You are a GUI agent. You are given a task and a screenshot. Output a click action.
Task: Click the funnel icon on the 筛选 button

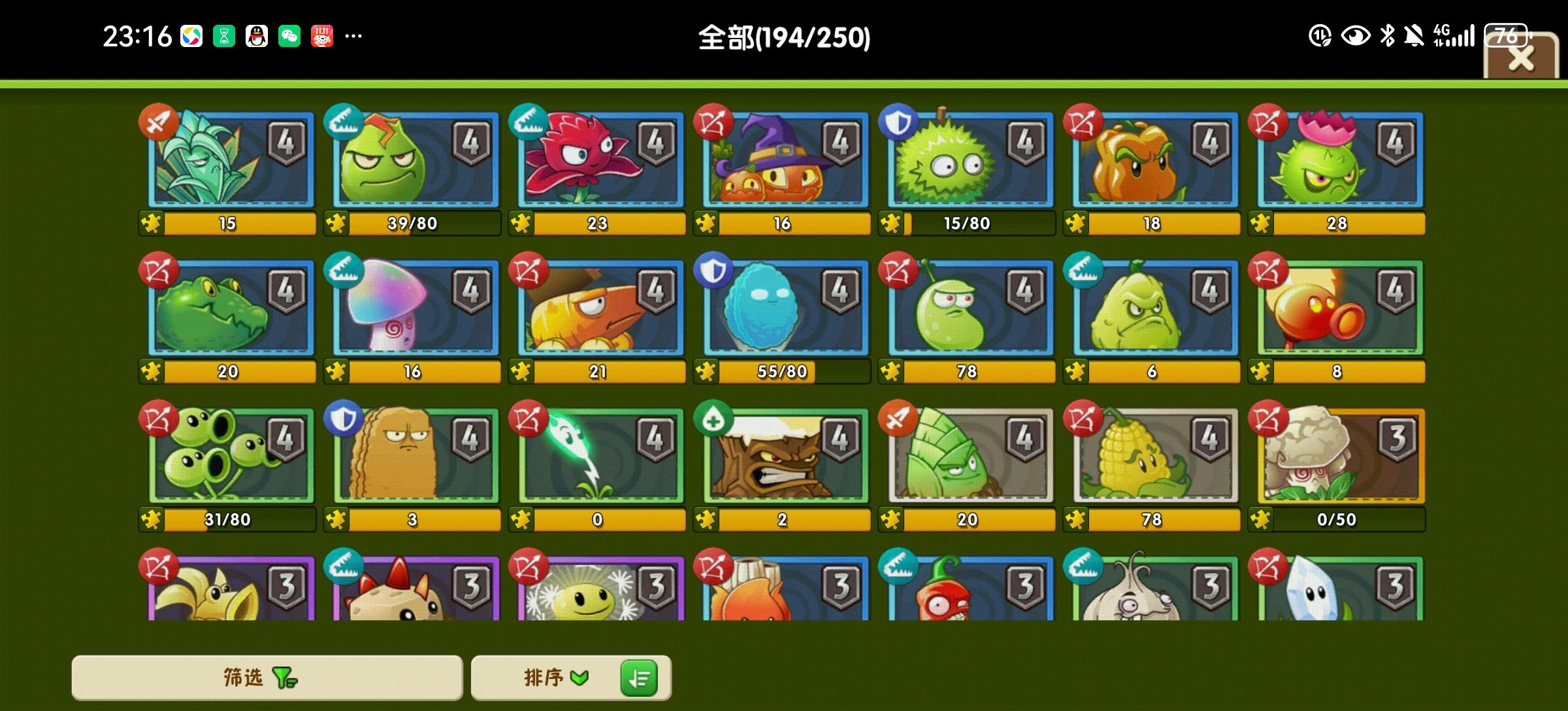284,678
